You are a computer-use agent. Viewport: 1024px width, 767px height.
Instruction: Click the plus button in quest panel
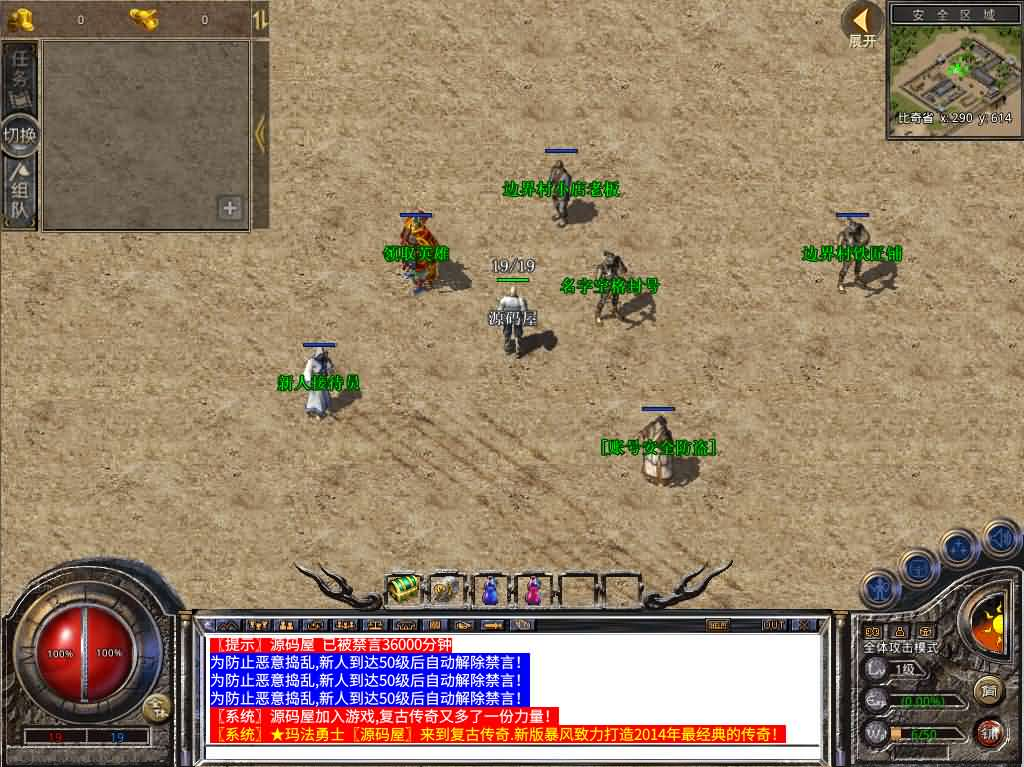coord(230,208)
